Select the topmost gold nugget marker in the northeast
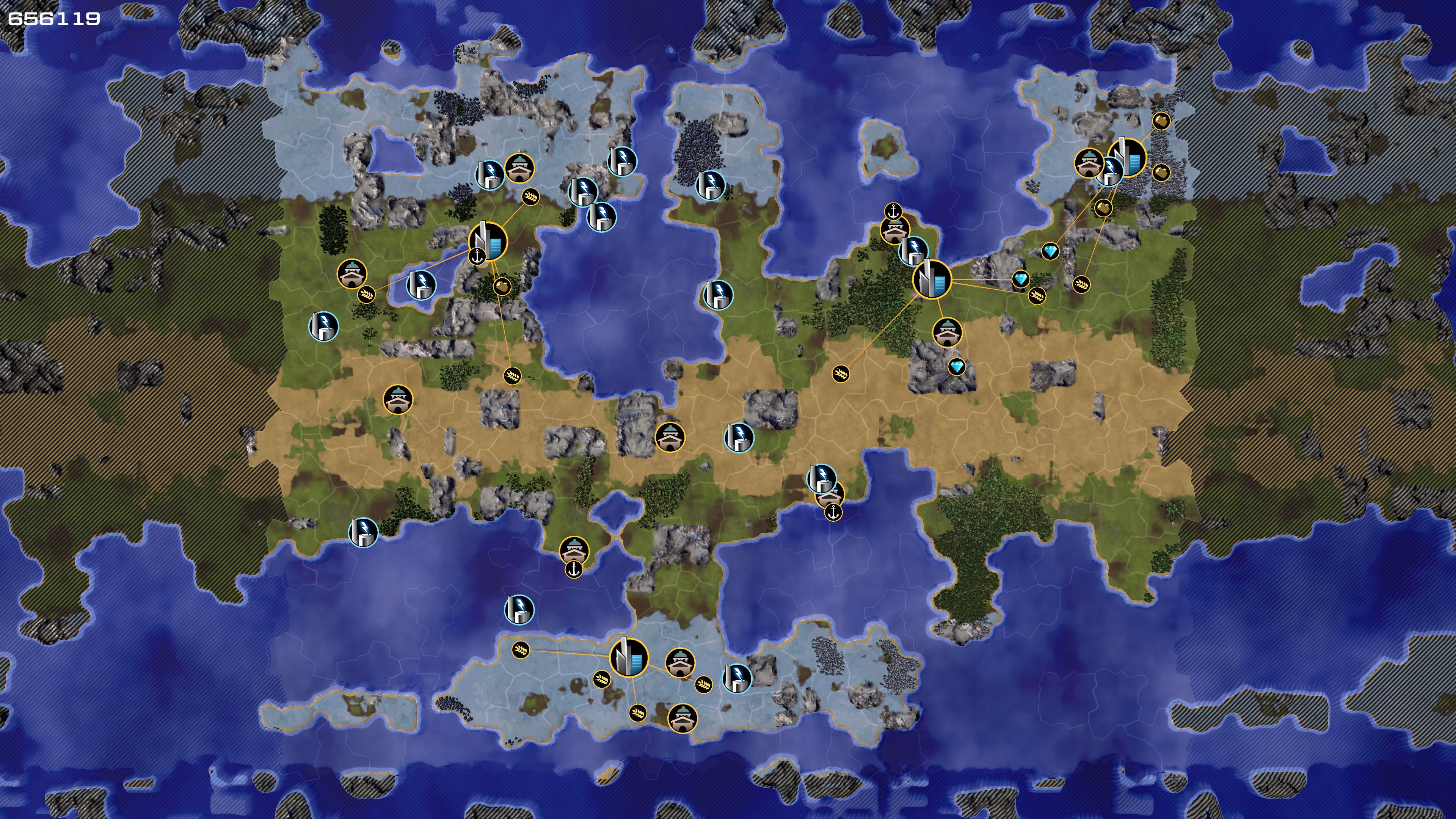This screenshot has height=819, width=1456. [1161, 121]
